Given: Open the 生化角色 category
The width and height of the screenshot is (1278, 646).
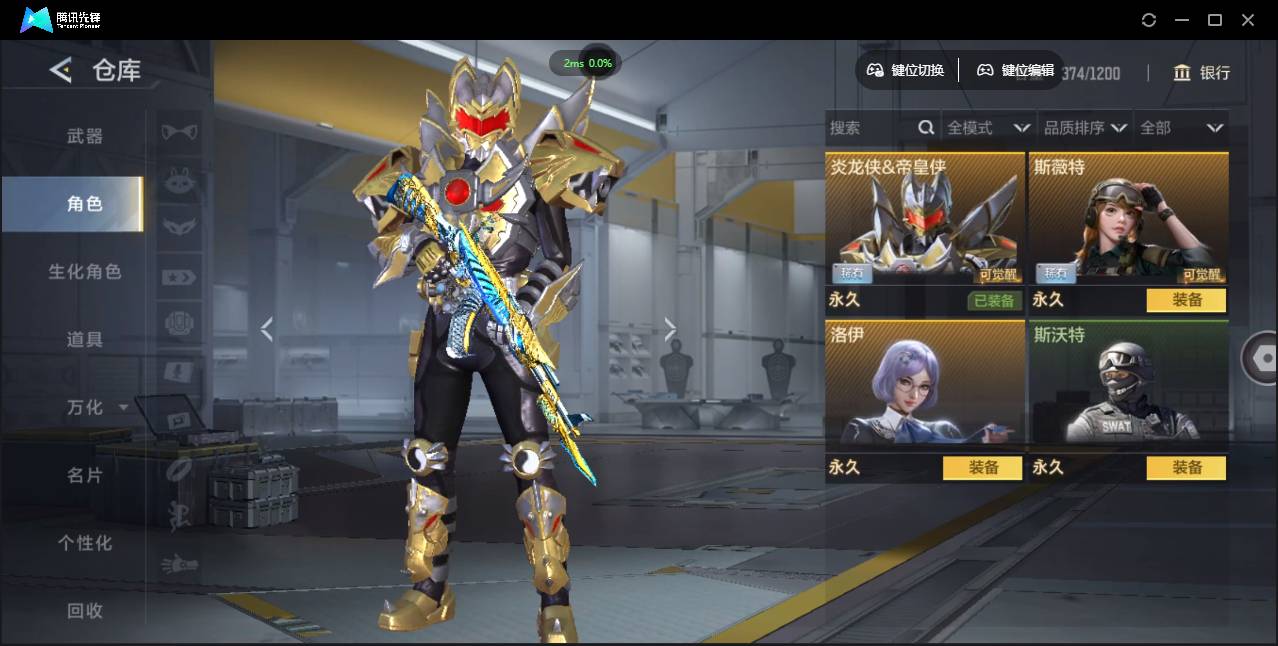Looking at the screenshot, I should (85, 272).
